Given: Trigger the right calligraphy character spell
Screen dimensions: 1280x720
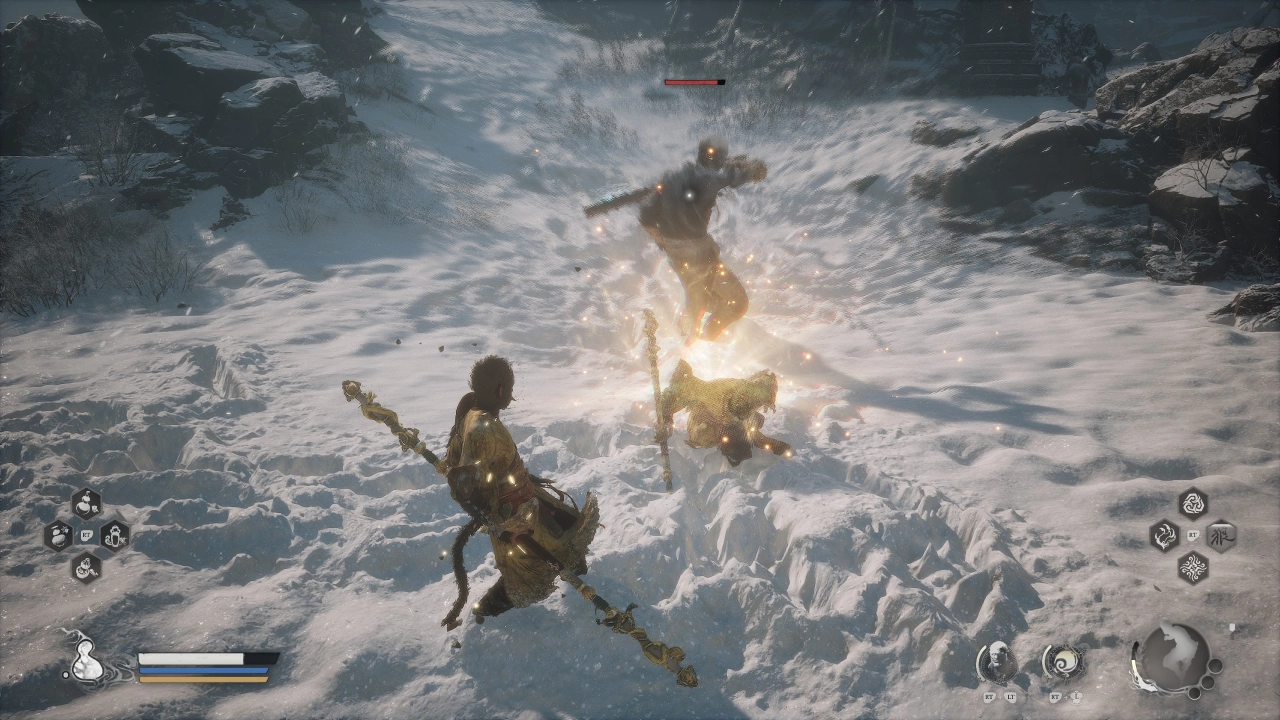Looking at the screenshot, I should coord(1221,536).
